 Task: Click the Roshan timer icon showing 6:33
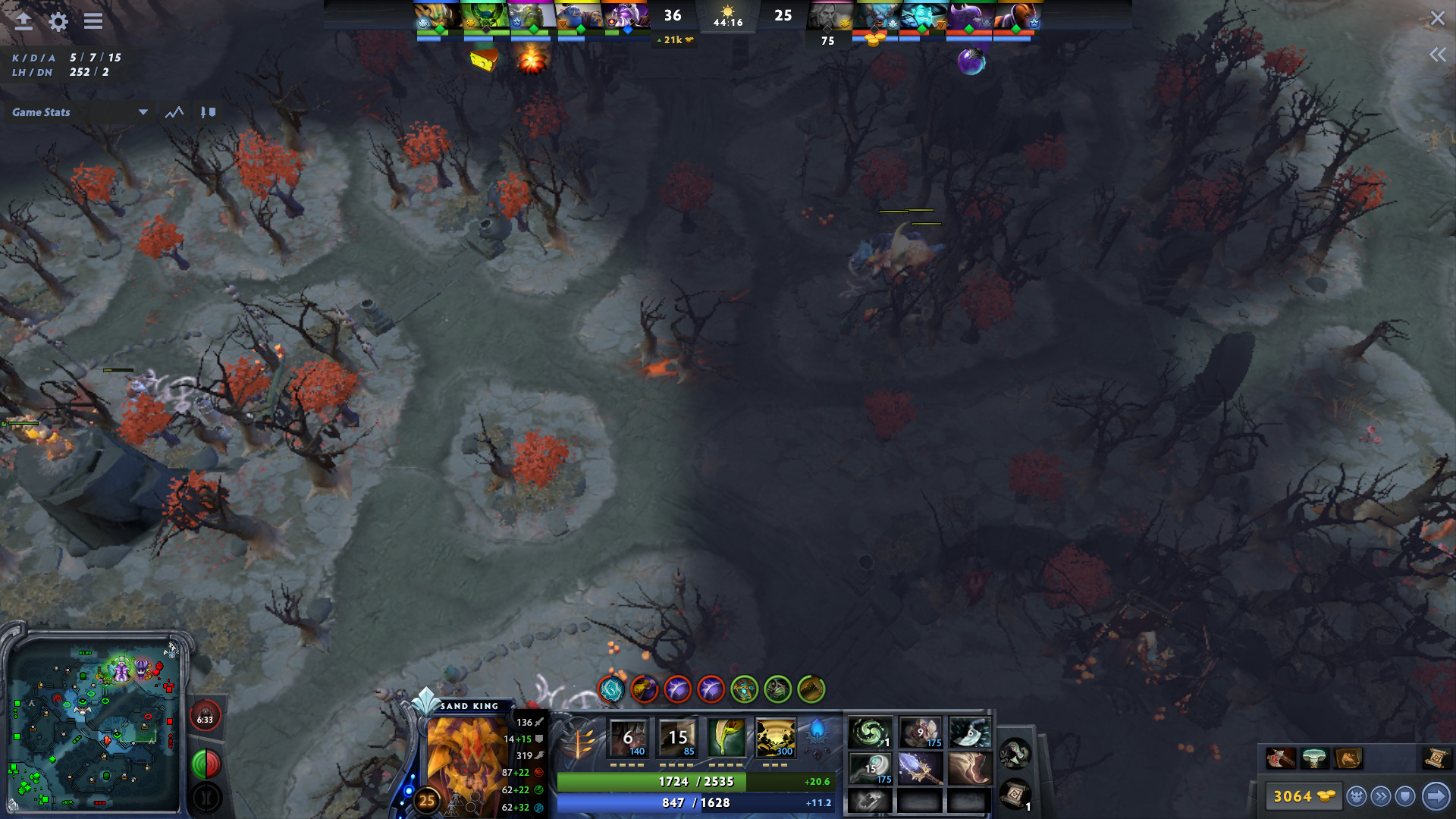(205, 718)
